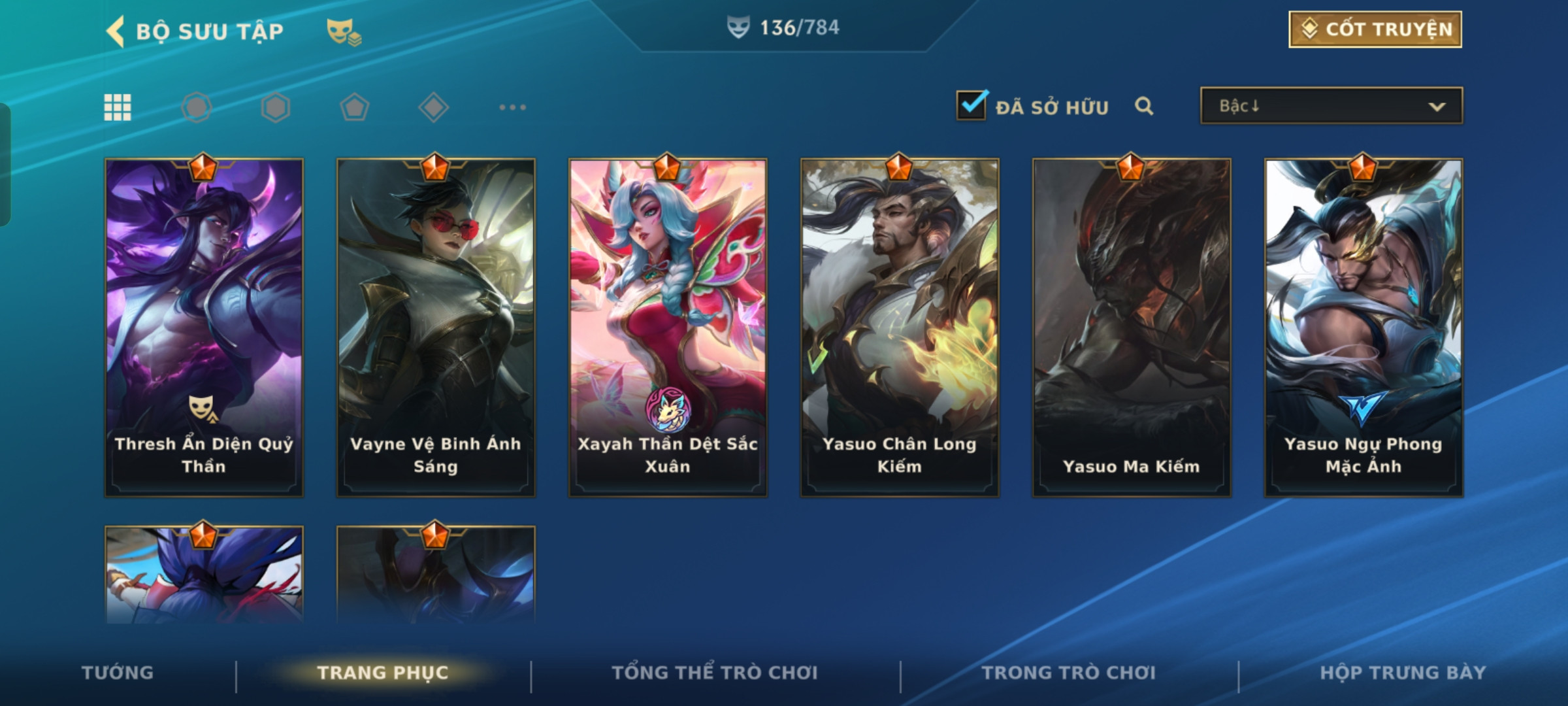The height and width of the screenshot is (706, 1568).
Task: Click the gold masks icon beside title
Action: click(x=344, y=31)
